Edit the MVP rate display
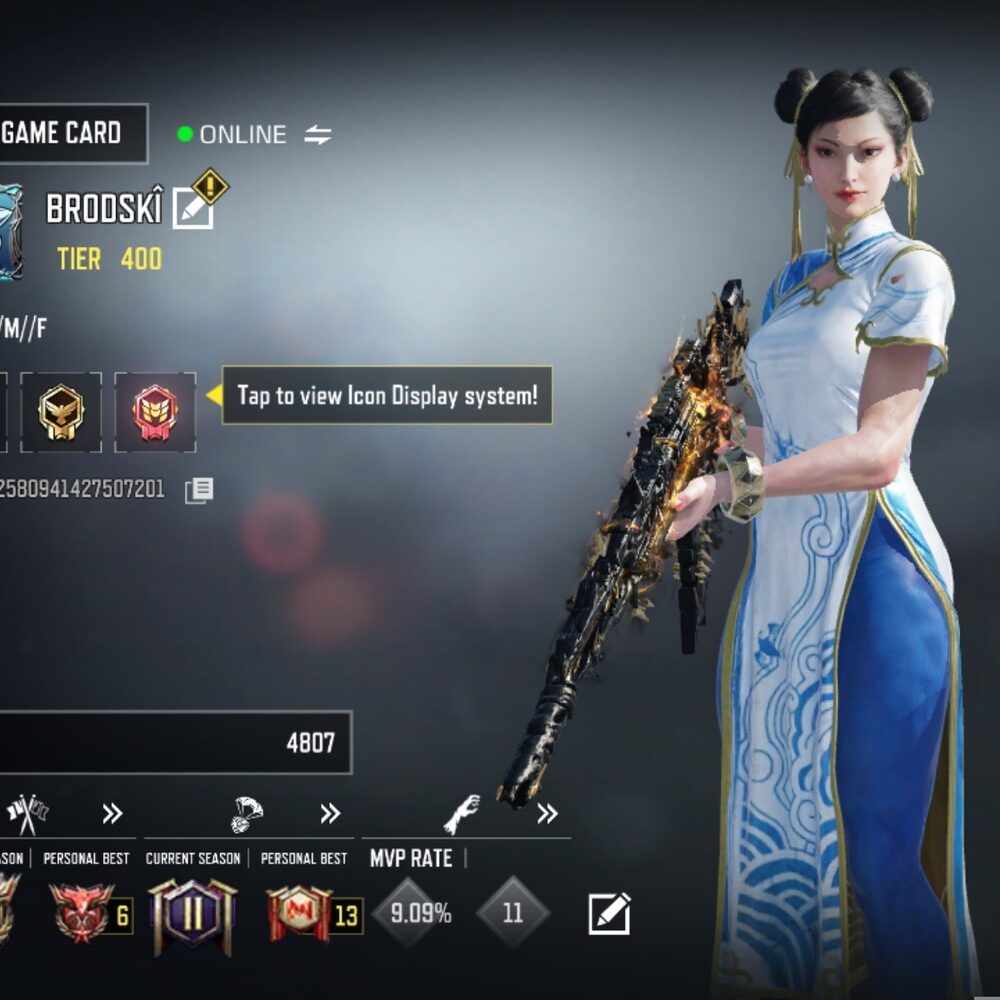This screenshot has height=1000, width=1000. click(x=609, y=913)
